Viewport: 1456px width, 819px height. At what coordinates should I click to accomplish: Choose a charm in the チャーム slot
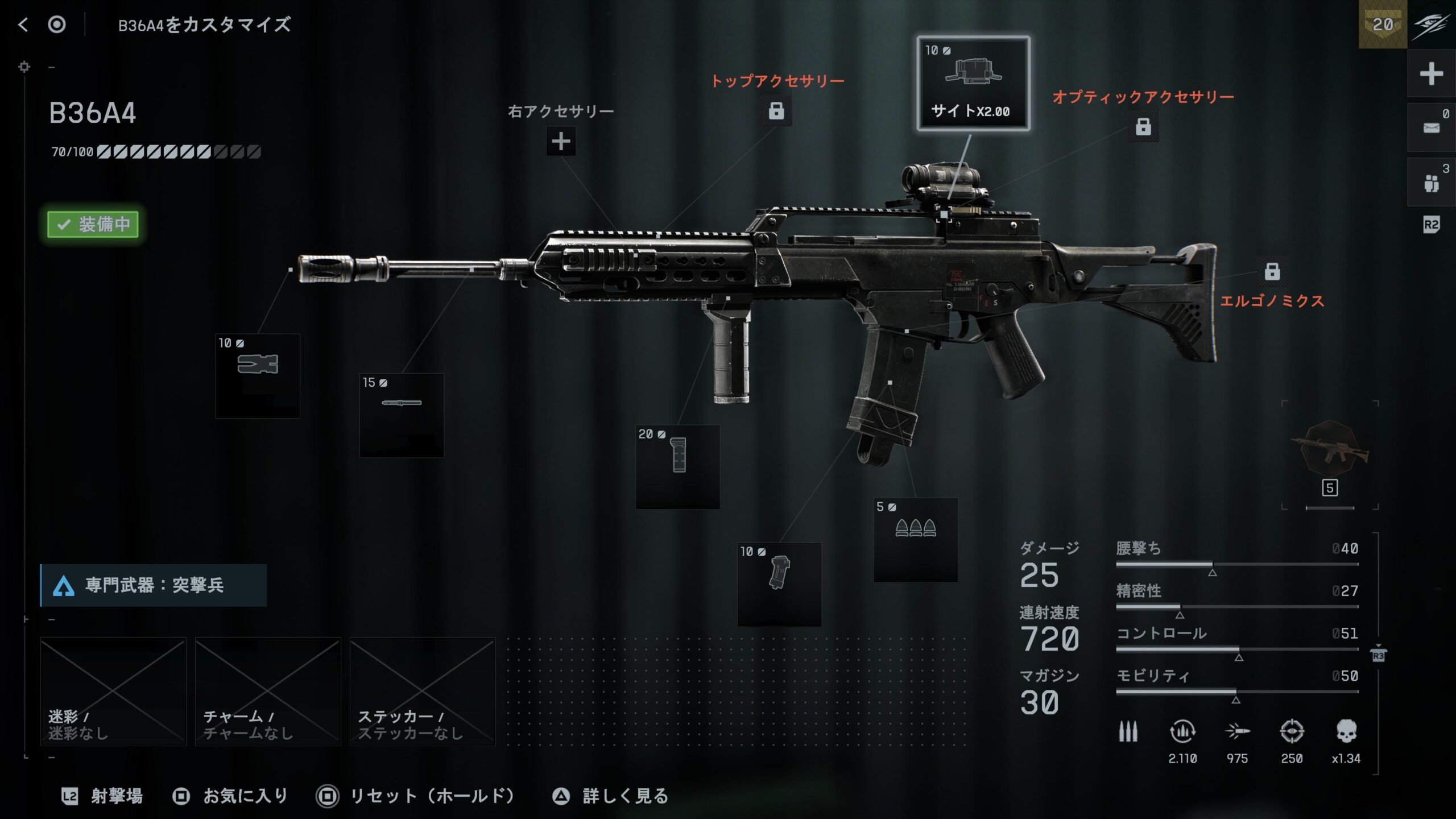coord(268,691)
